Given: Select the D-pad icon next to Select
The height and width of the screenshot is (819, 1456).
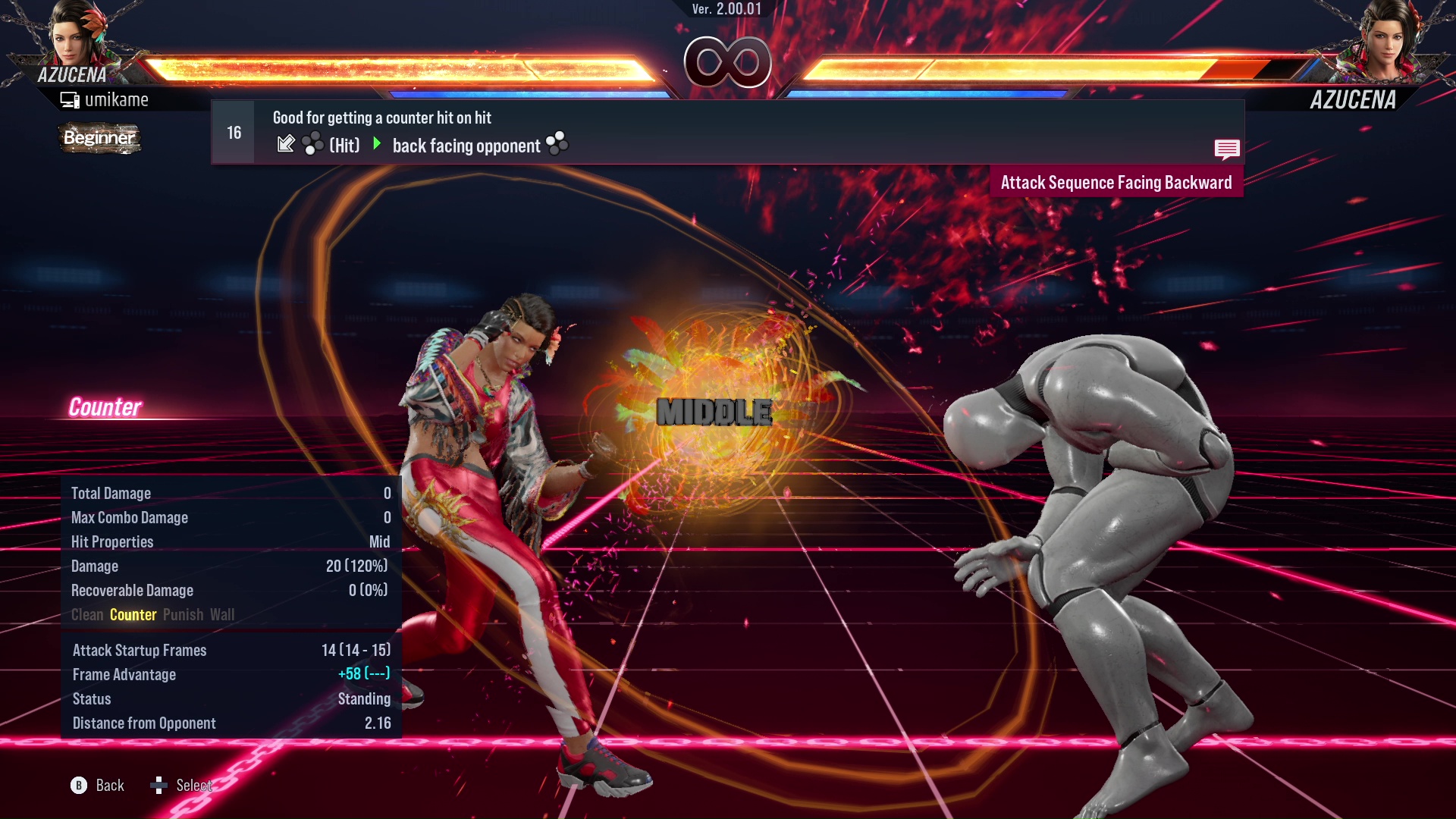Looking at the screenshot, I should 159,785.
